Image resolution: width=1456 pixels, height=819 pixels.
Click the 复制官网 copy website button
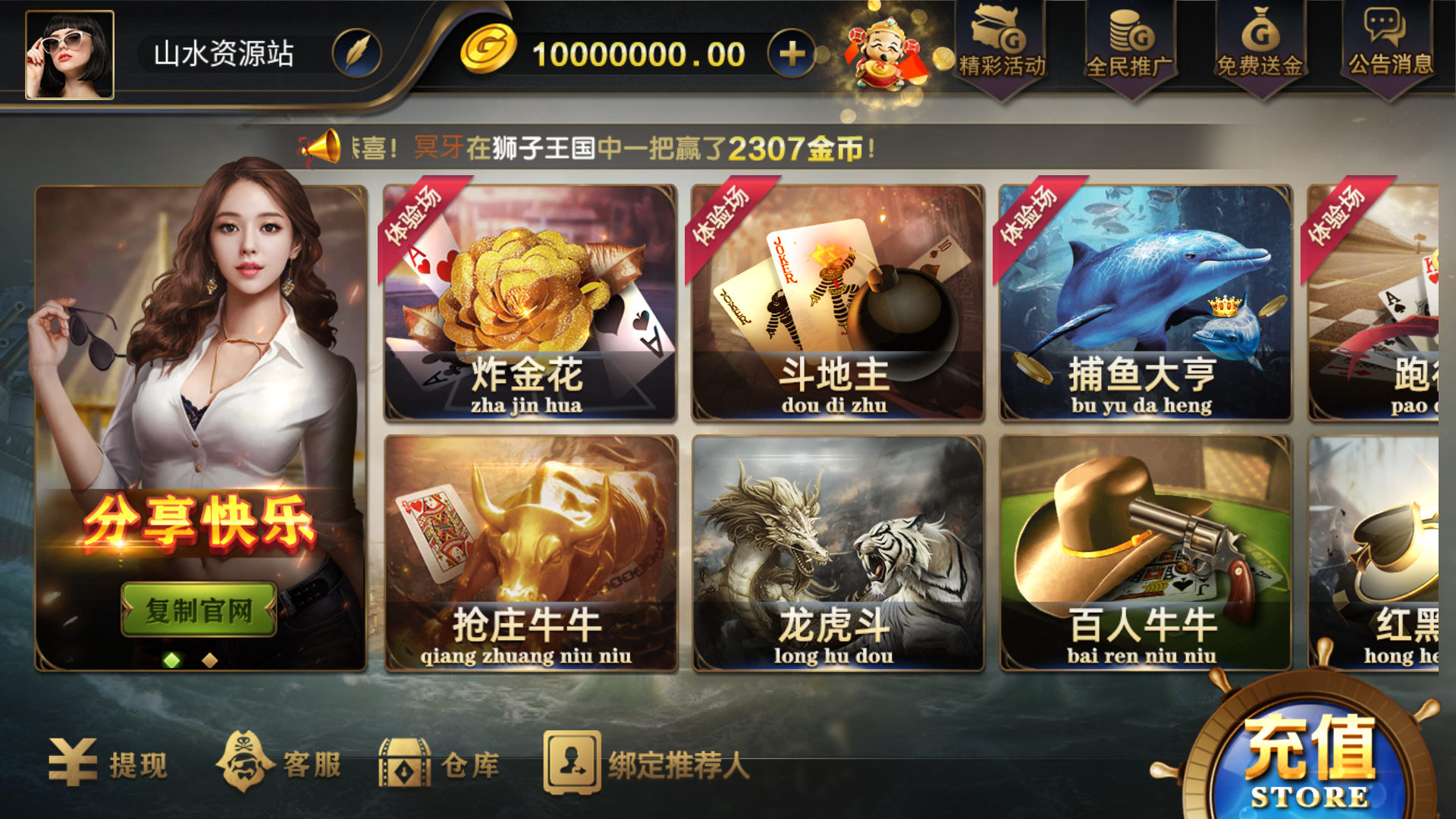click(199, 609)
